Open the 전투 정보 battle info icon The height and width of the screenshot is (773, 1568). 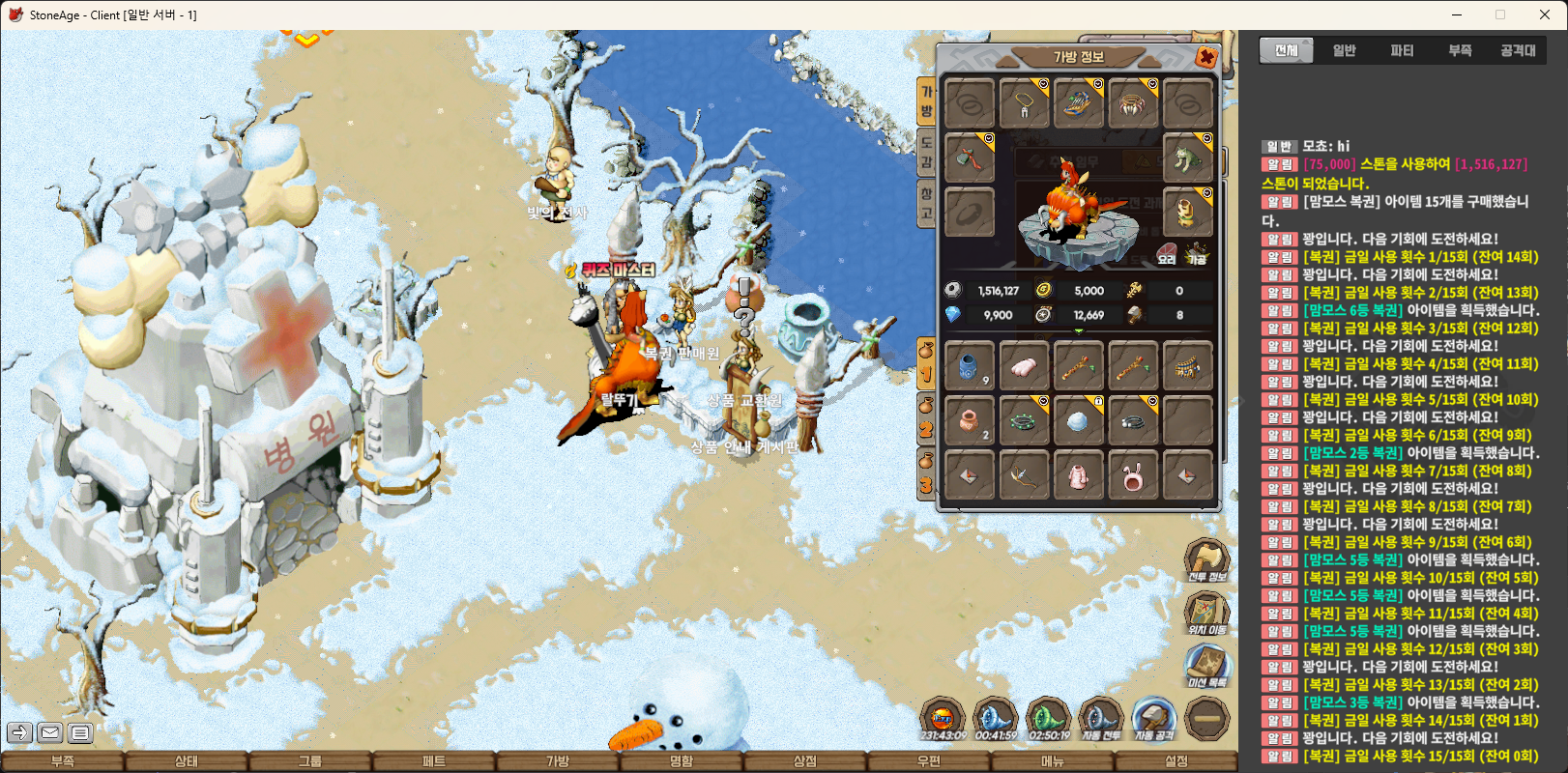pyautogui.click(x=1206, y=559)
